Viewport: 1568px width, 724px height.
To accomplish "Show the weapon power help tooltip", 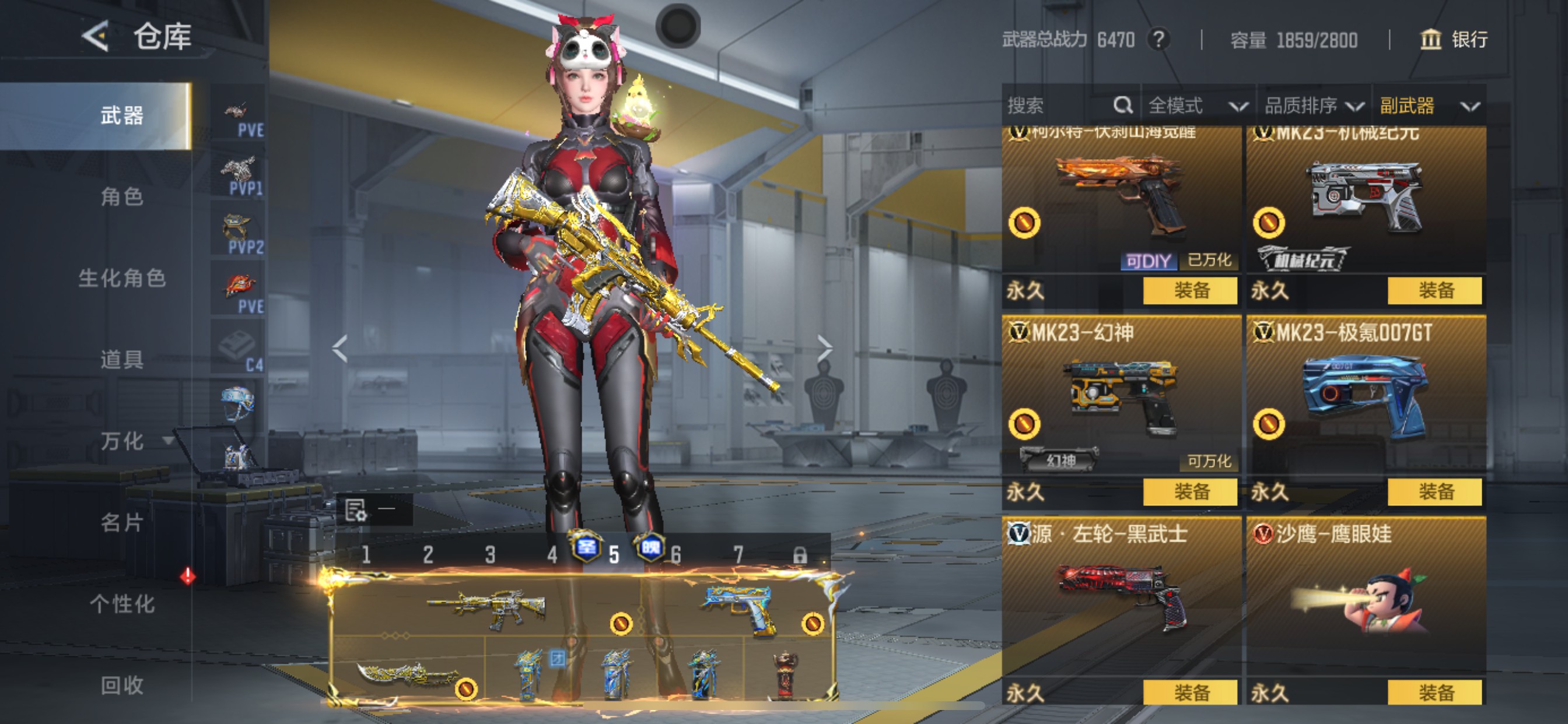I will (x=1159, y=40).
